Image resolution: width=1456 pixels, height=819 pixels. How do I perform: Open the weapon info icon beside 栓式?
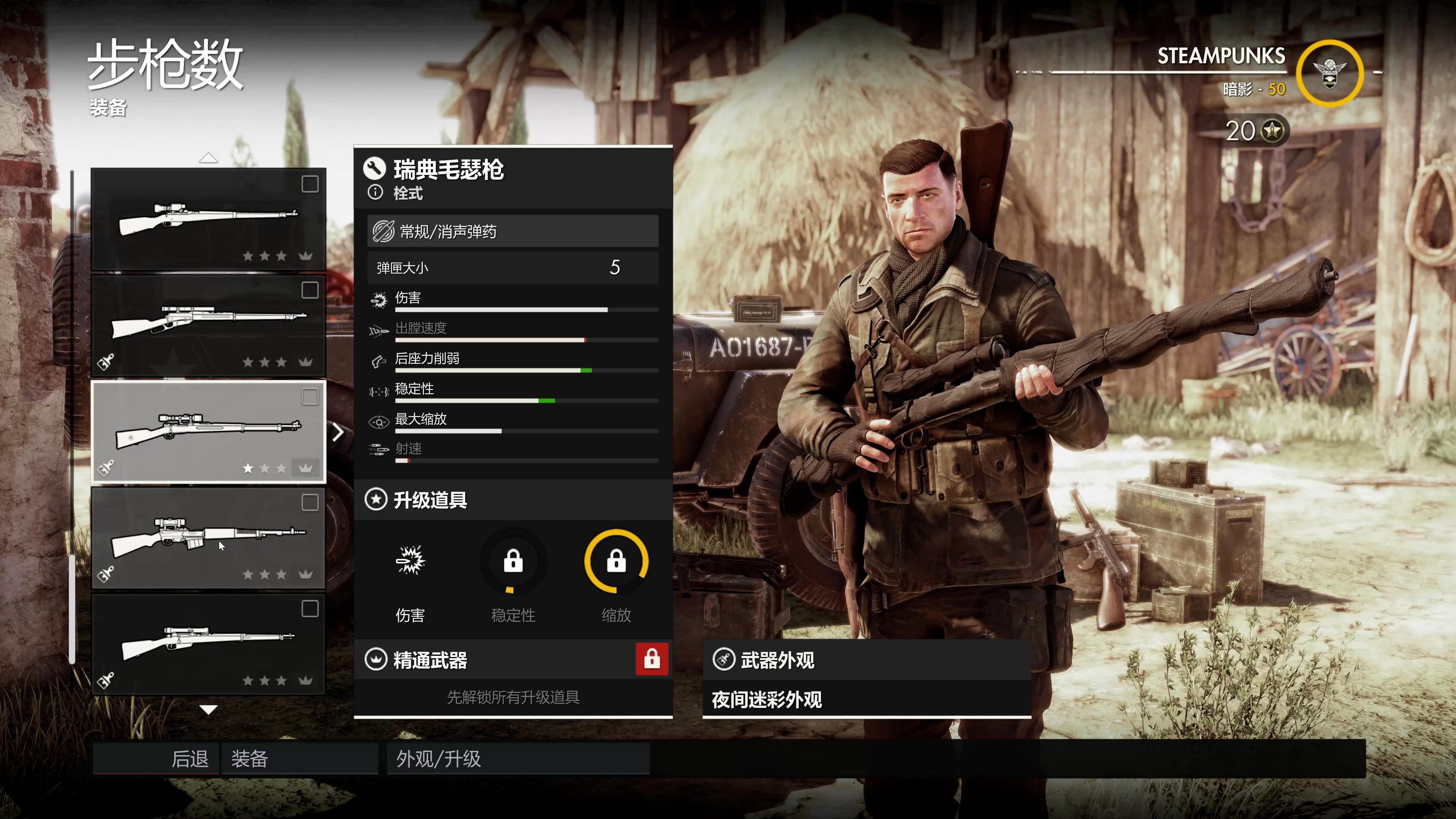point(375,193)
